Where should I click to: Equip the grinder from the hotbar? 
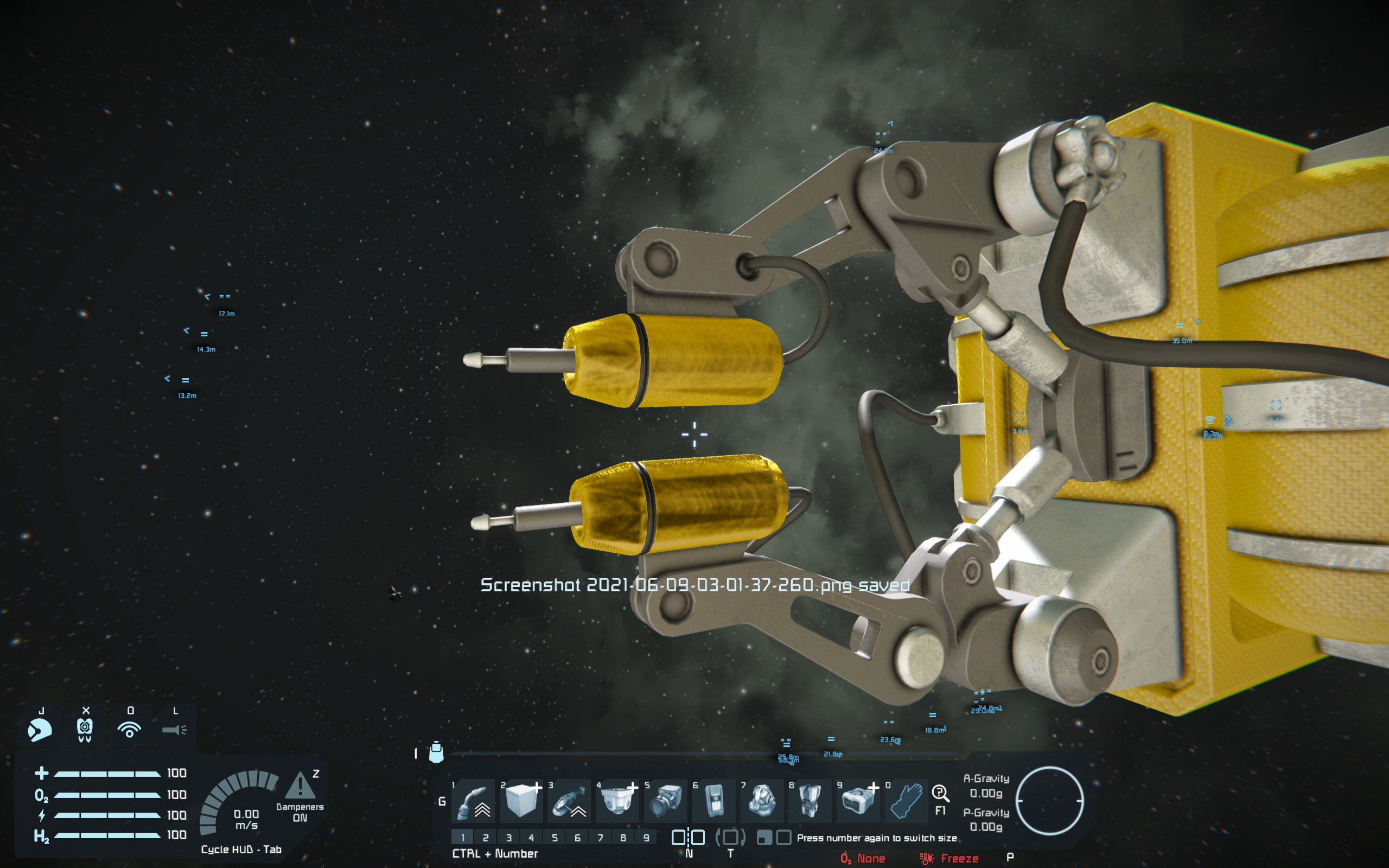pos(569,800)
